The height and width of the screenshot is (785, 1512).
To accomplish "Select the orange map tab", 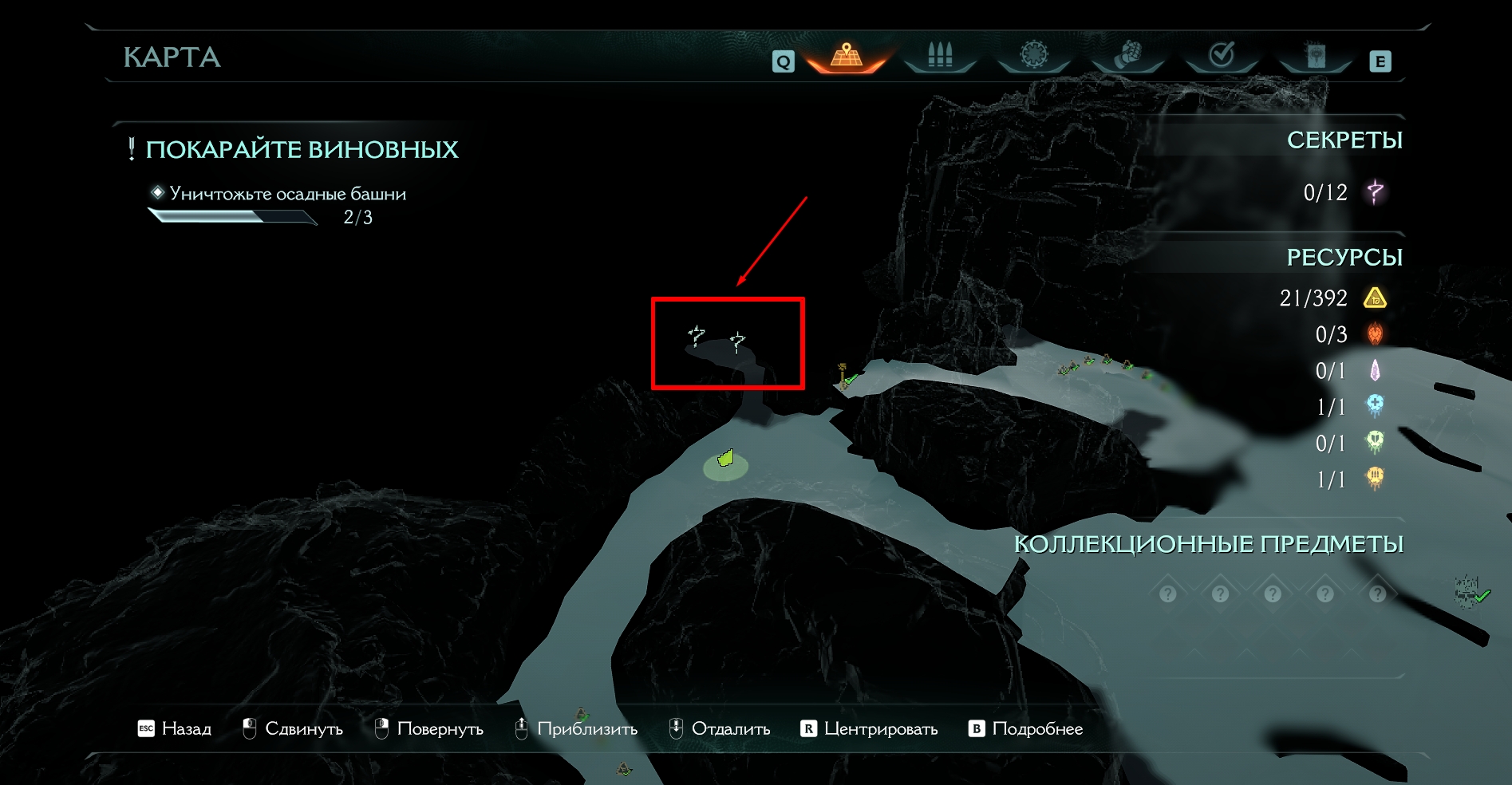I will tap(847, 57).
